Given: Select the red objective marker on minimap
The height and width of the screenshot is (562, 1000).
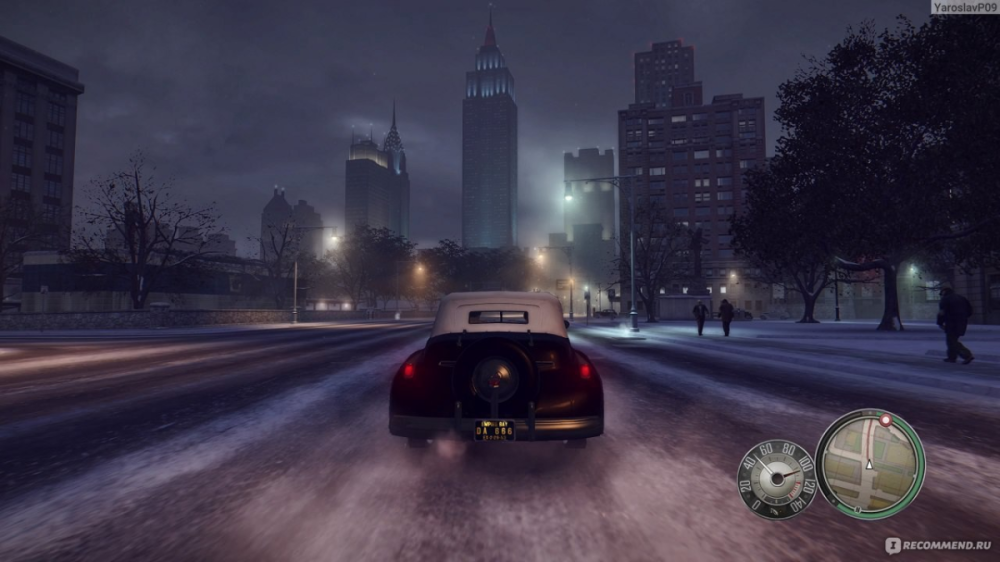Looking at the screenshot, I should tap(884, 421).
